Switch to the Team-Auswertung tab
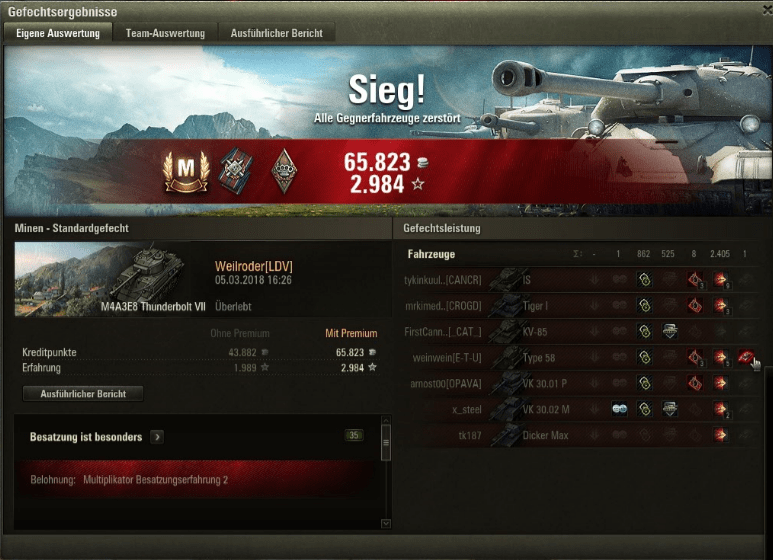This screenshot has width=773, height=560. coord(165,33)
